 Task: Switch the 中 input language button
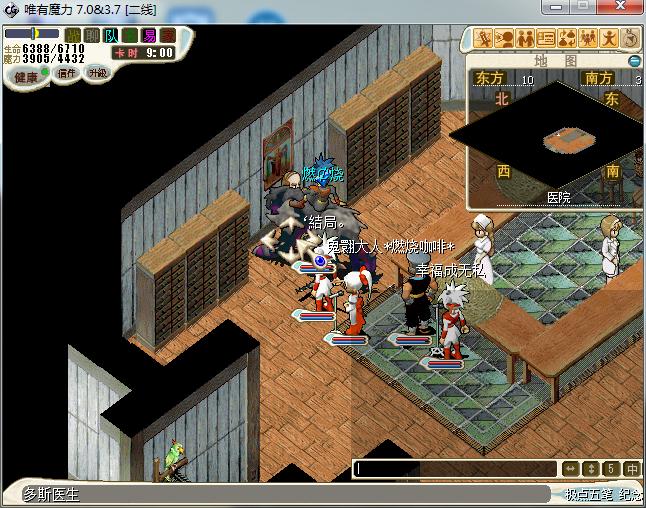[631, 468]
